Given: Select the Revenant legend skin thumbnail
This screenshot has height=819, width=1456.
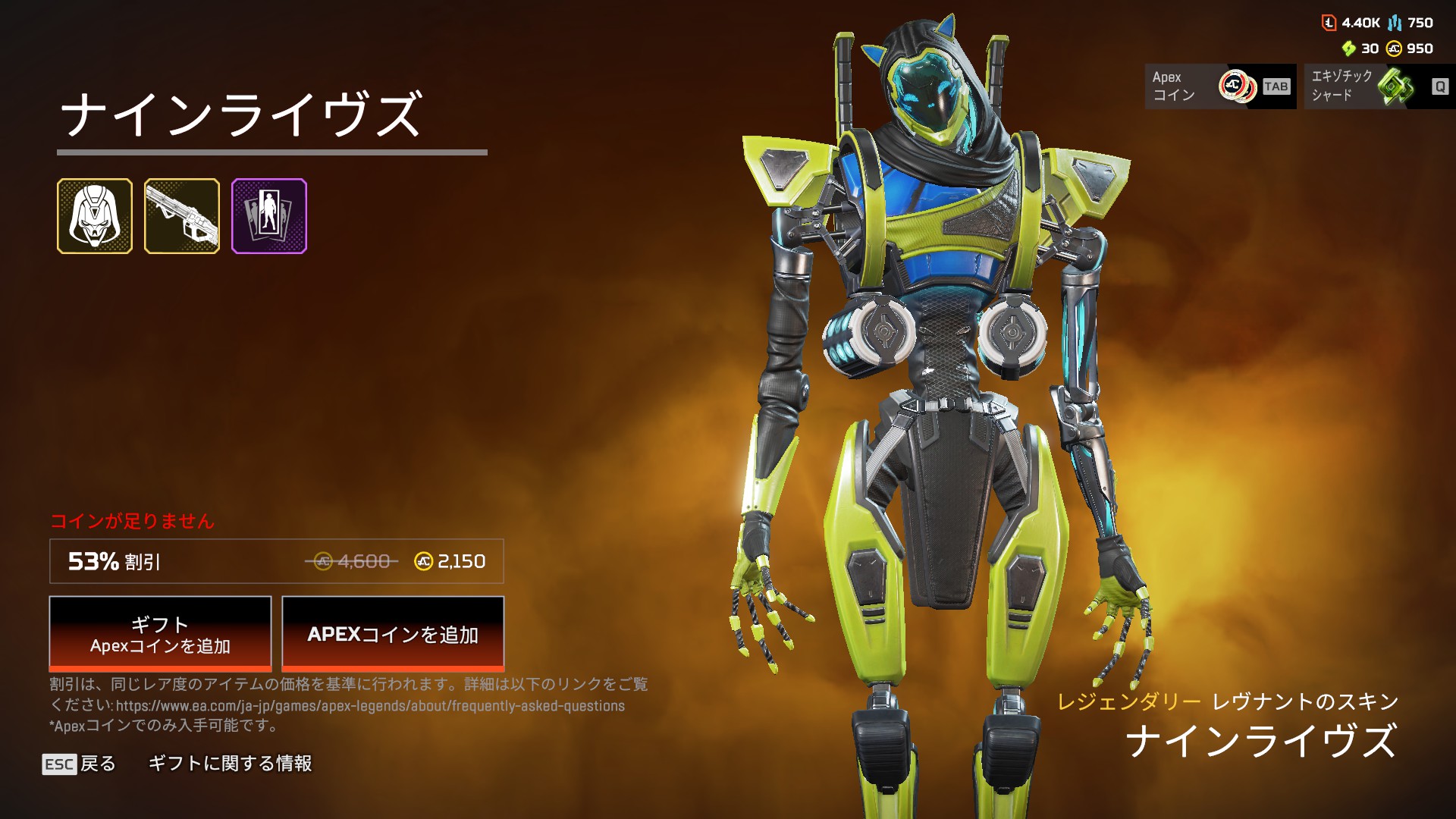Looking at the screenshot, I should pyautogui.click(x=95, y=216).
